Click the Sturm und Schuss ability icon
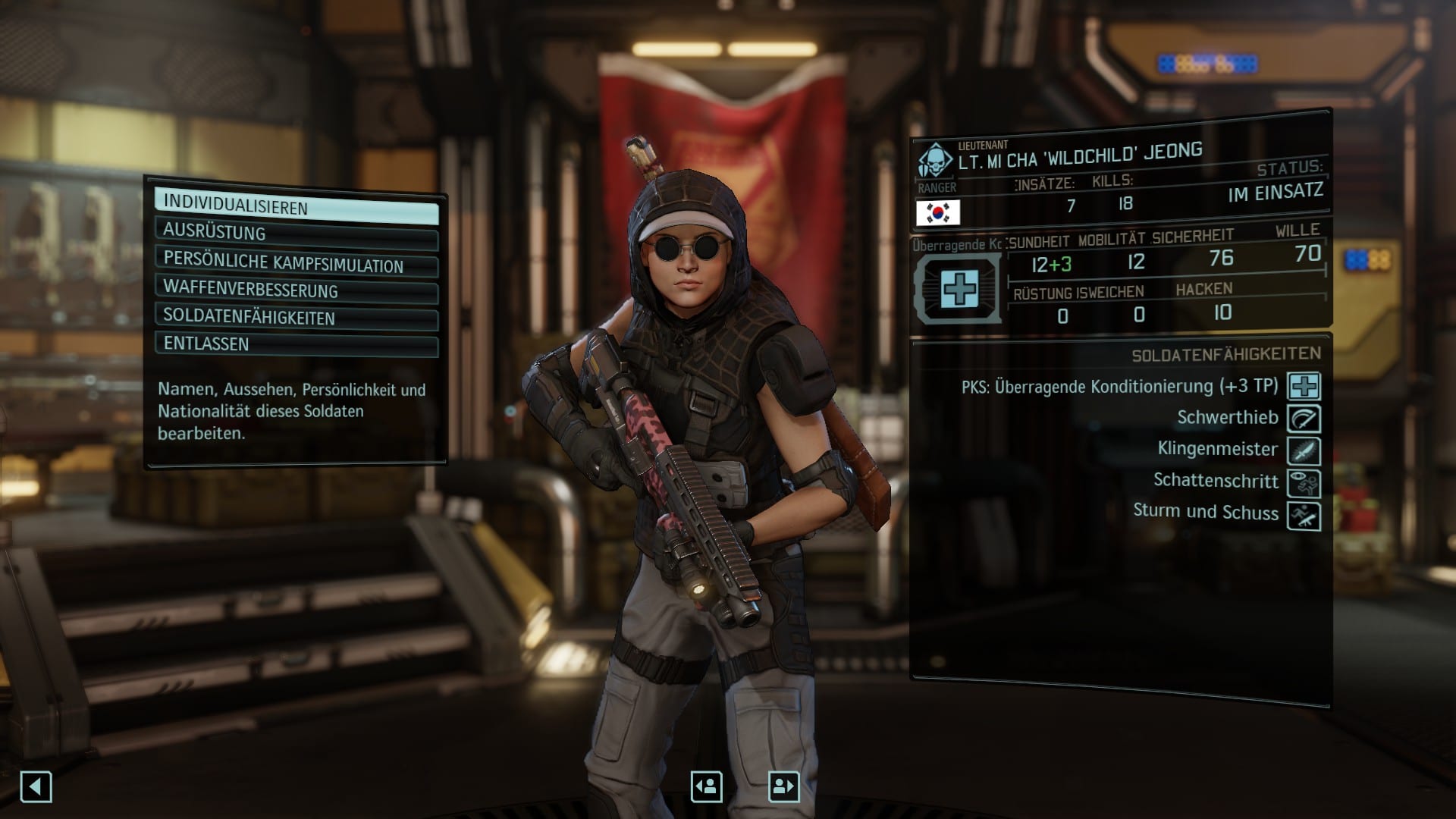 (x=1304, y=516)
